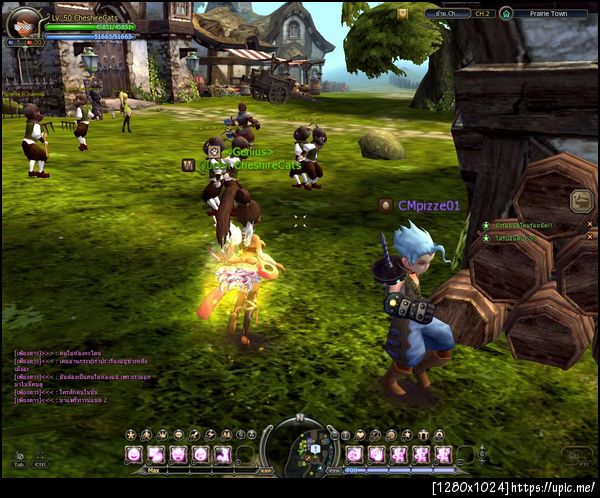
Task: Click the home icon beside Prairie Town
Action: click(506, 14)
